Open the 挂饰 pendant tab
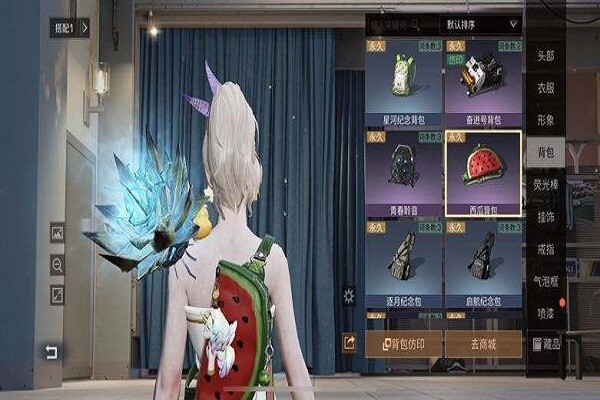The width and height of the screenshot is (600, 400). 545,216
